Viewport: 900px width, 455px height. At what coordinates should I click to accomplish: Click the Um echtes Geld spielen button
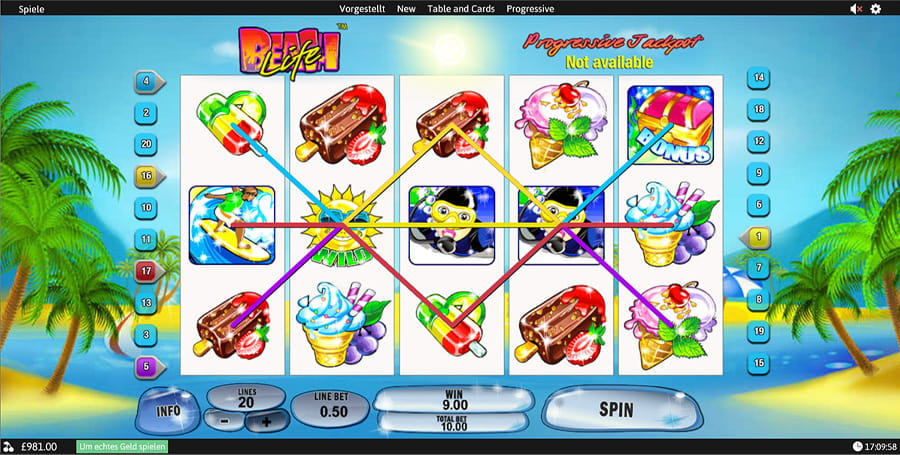click(122, 446)
